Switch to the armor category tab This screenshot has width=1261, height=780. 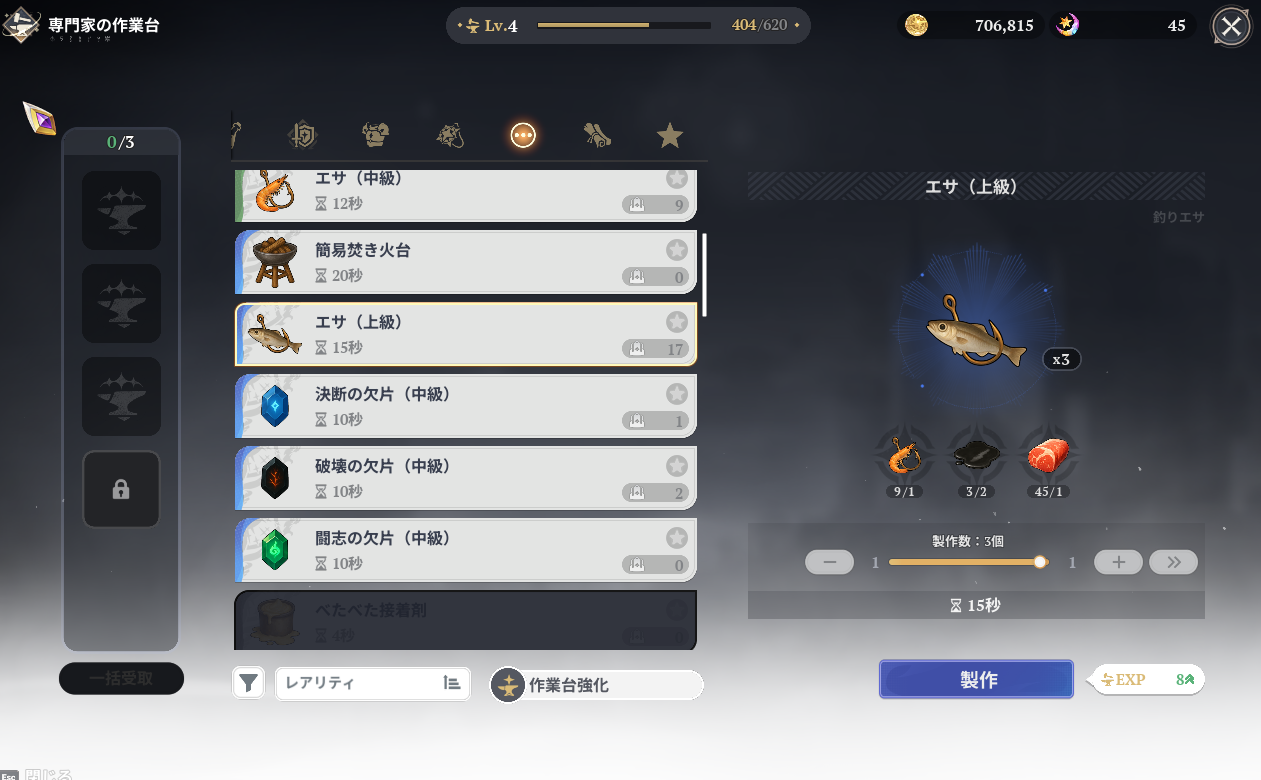(x=376, y=136)
